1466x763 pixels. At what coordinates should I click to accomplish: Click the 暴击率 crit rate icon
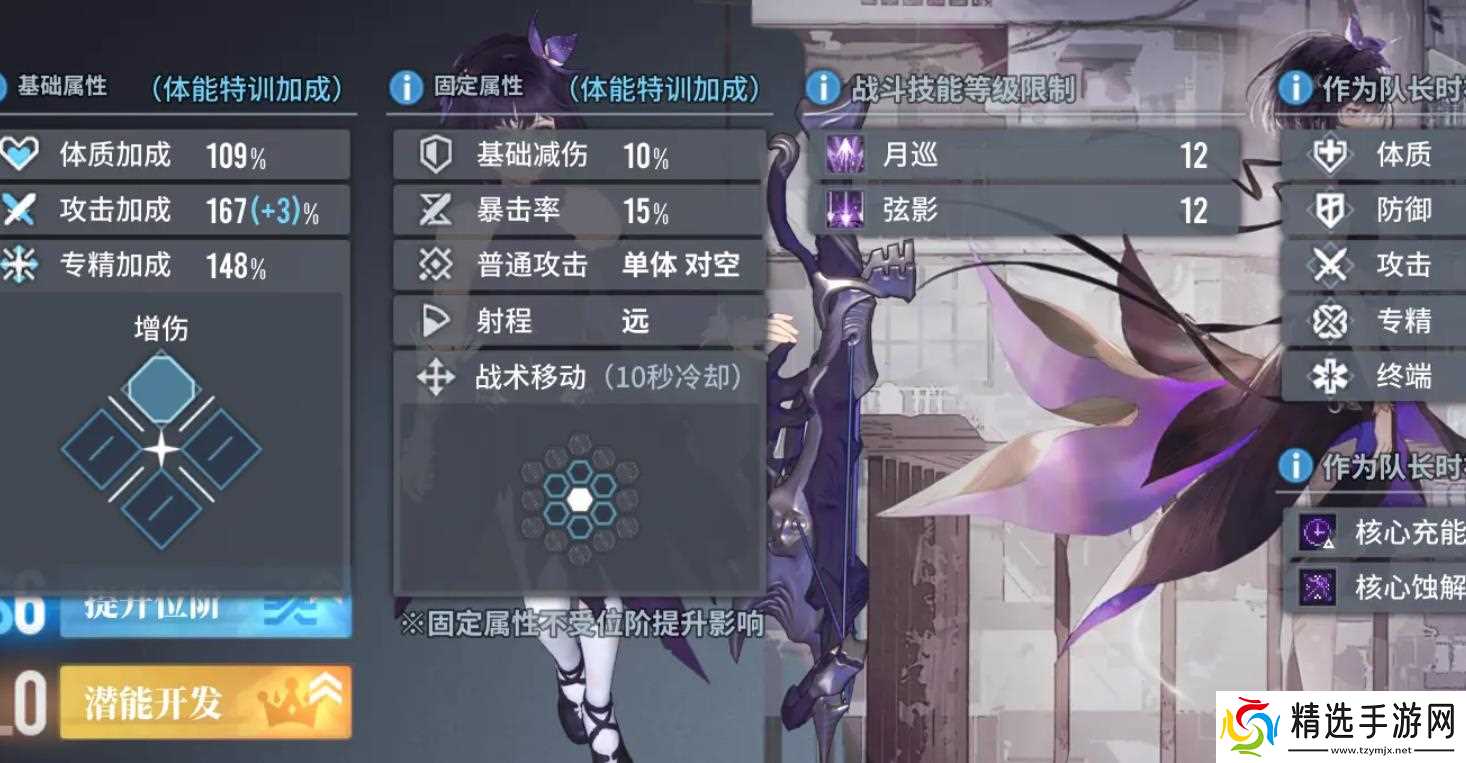(x=434, y=210)
